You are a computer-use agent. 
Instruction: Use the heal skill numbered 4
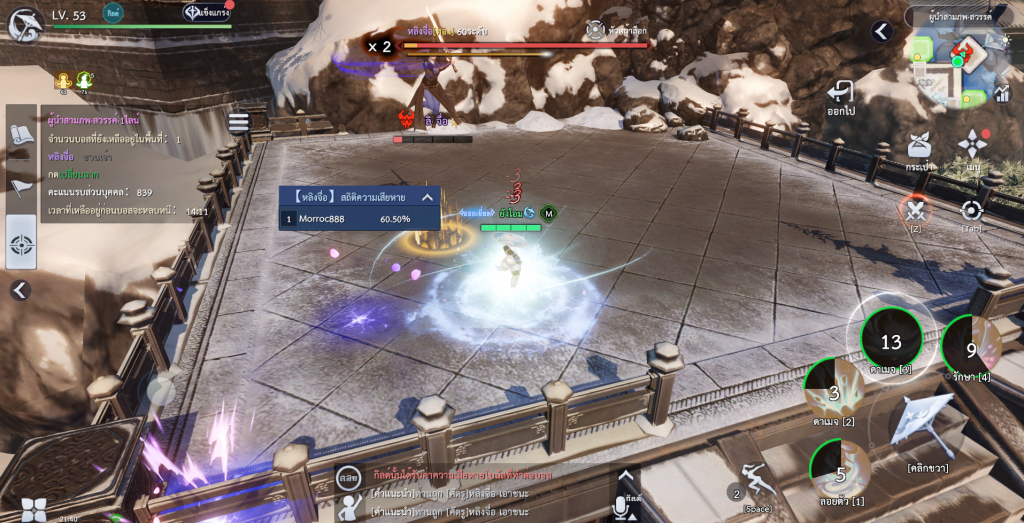coord(971,349)
